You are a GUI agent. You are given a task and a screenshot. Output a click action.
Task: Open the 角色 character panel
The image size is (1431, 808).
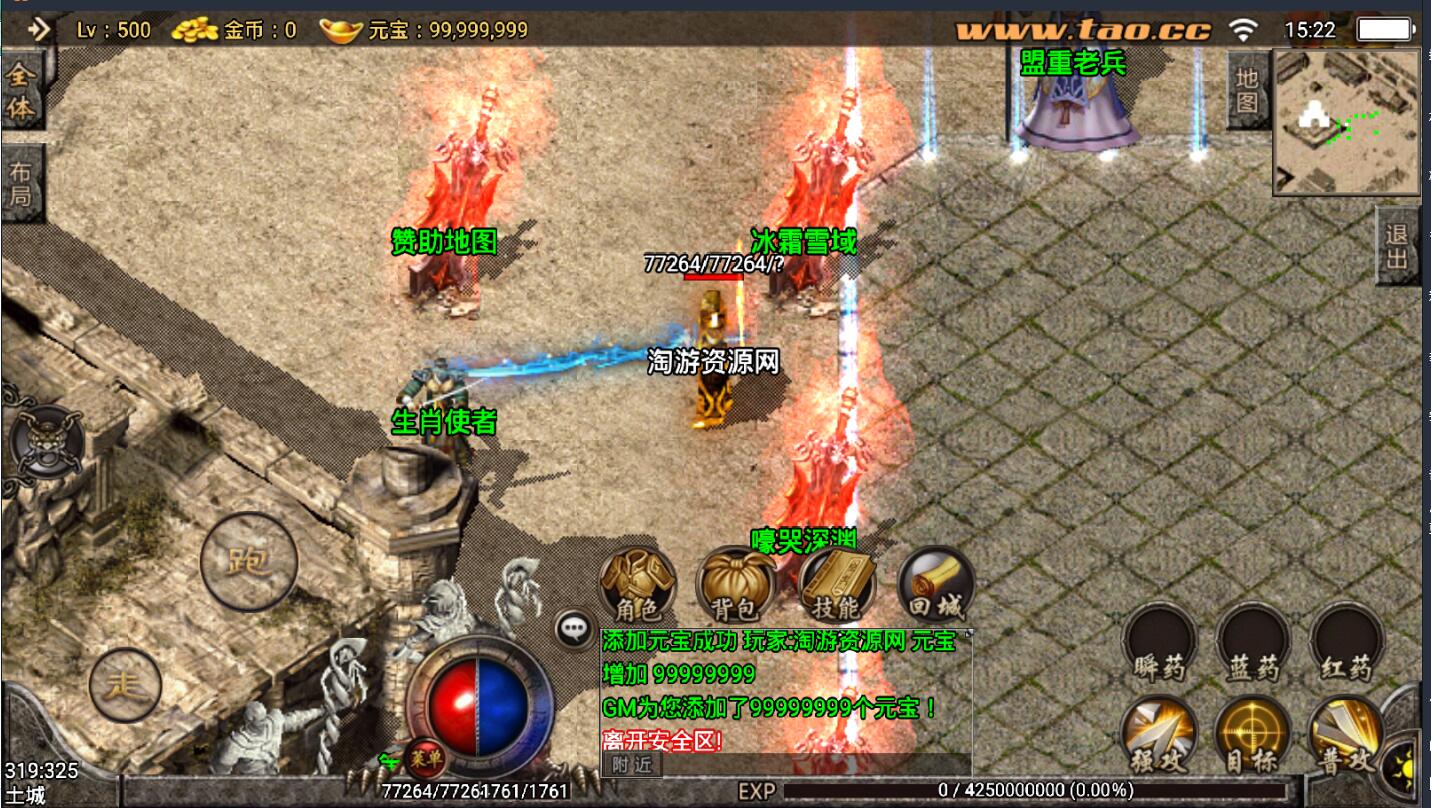637,585
